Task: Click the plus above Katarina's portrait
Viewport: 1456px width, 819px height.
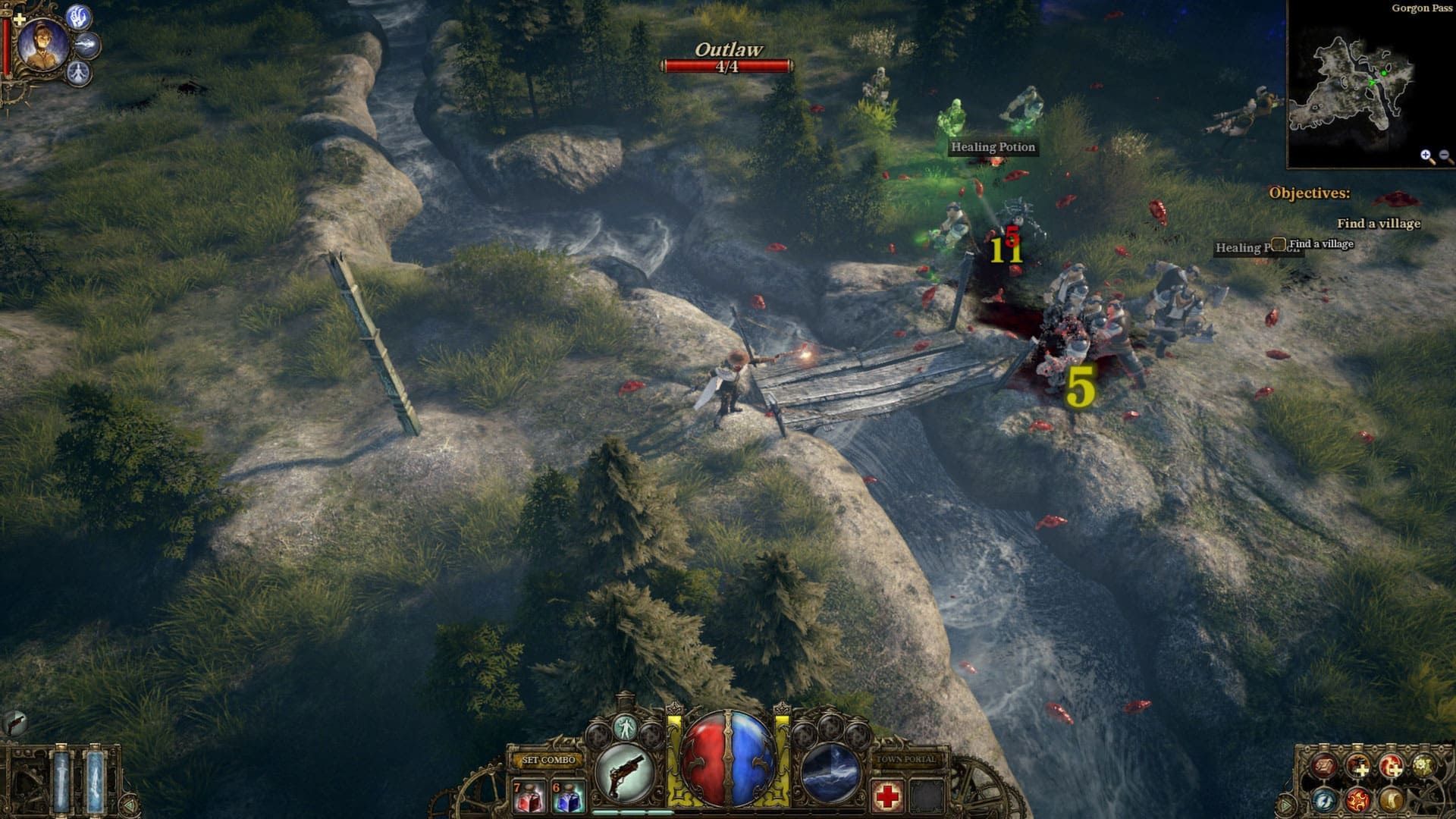Action: tap(19, 18)
